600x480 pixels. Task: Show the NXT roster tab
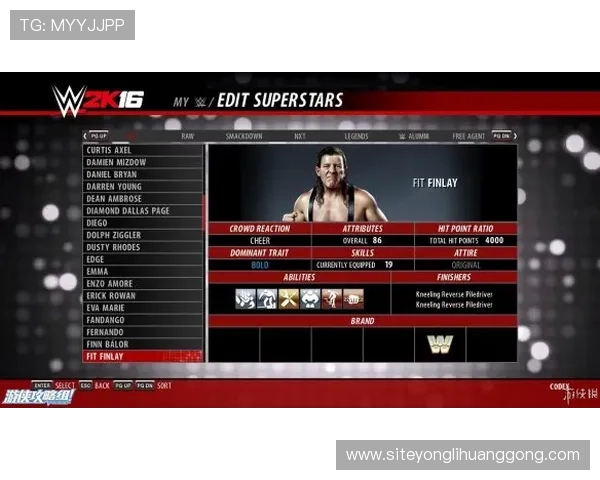coord(299,136)
